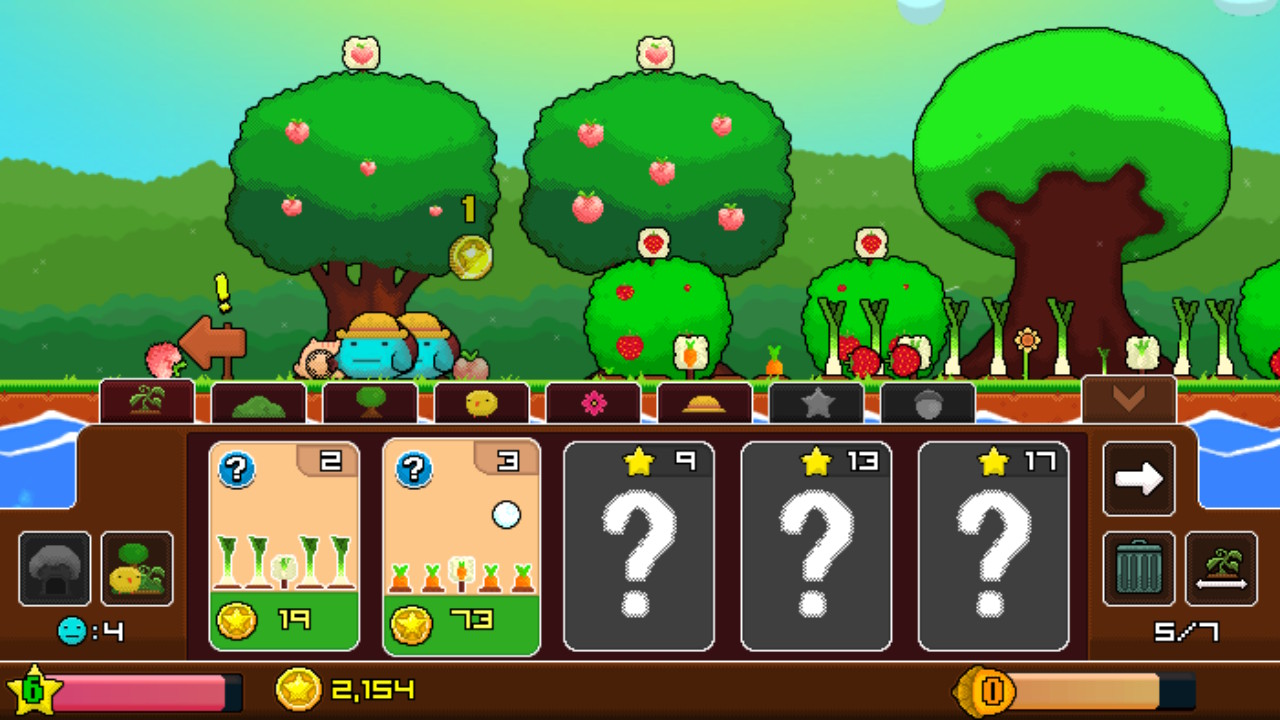The image size is (1280, 720).
Task: Click the locked grey star tab
Action: [x=816, y=403]
